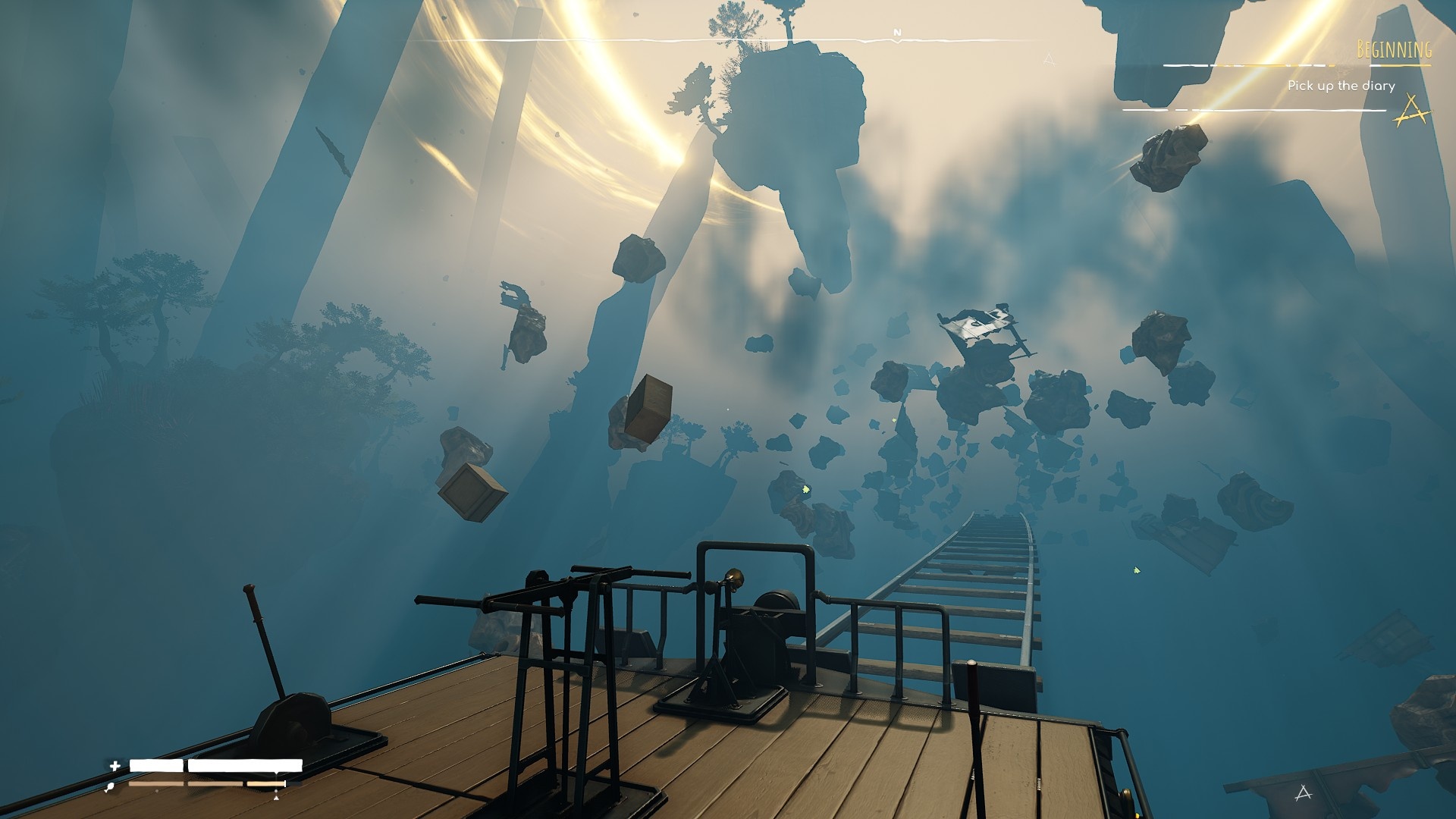The height and width of the screenshot is (819, 1456).
Task: Select the drumstick hunger icon in the HUD
Action: tap(109, 786)
